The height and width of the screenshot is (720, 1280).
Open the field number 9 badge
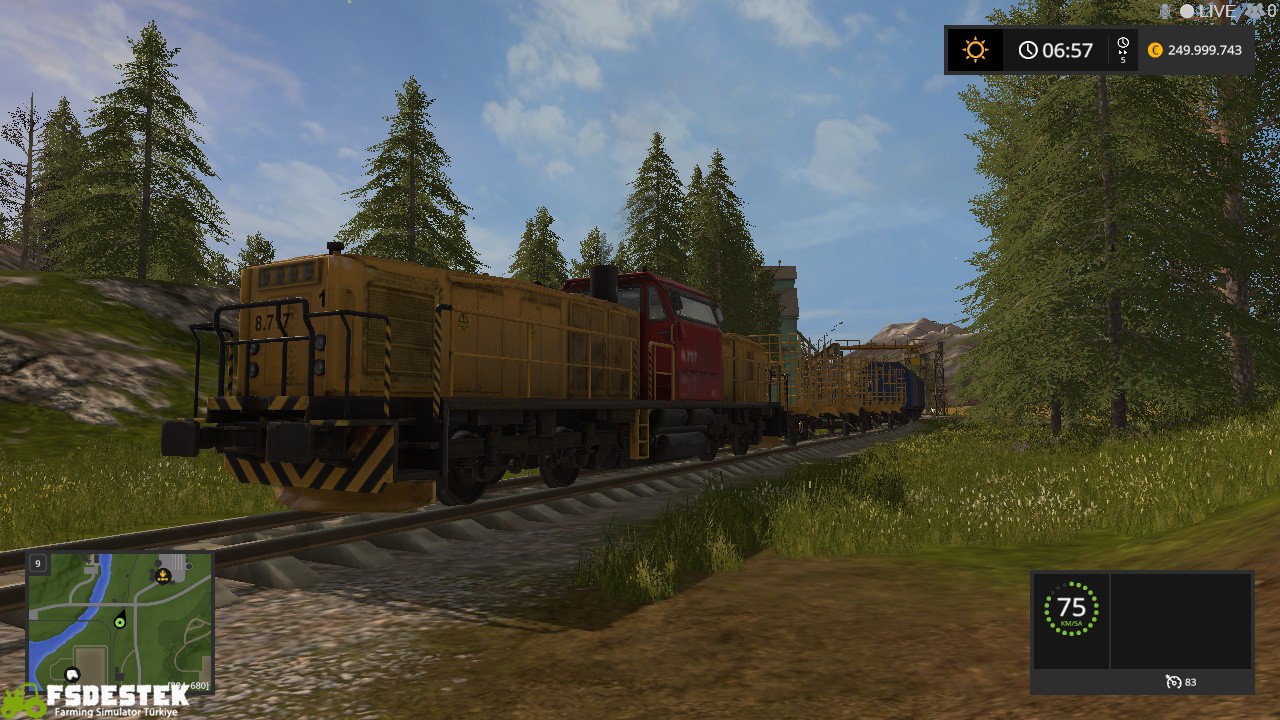point(38,562)
